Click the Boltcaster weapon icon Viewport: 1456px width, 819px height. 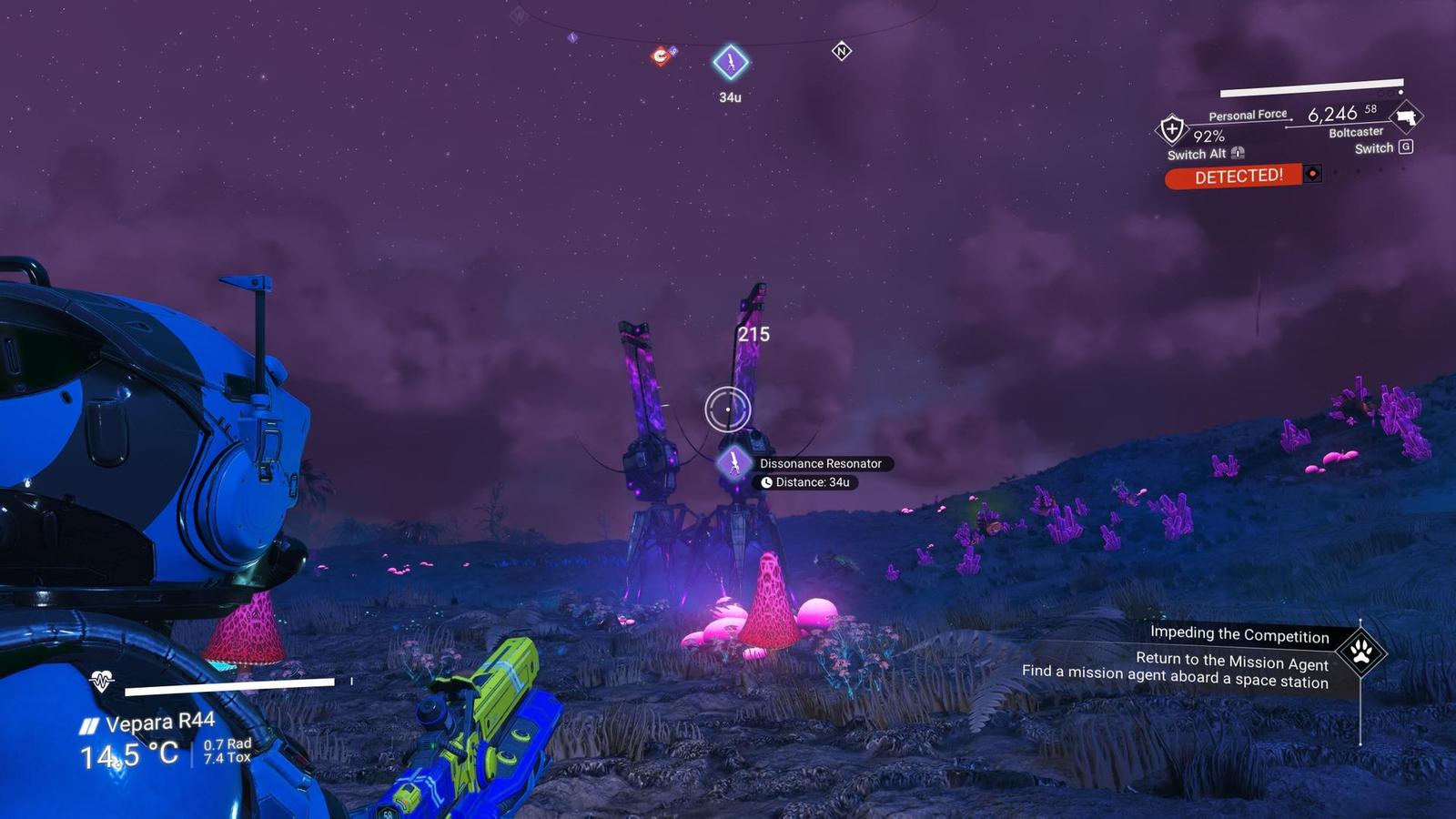pos(1407,116)
